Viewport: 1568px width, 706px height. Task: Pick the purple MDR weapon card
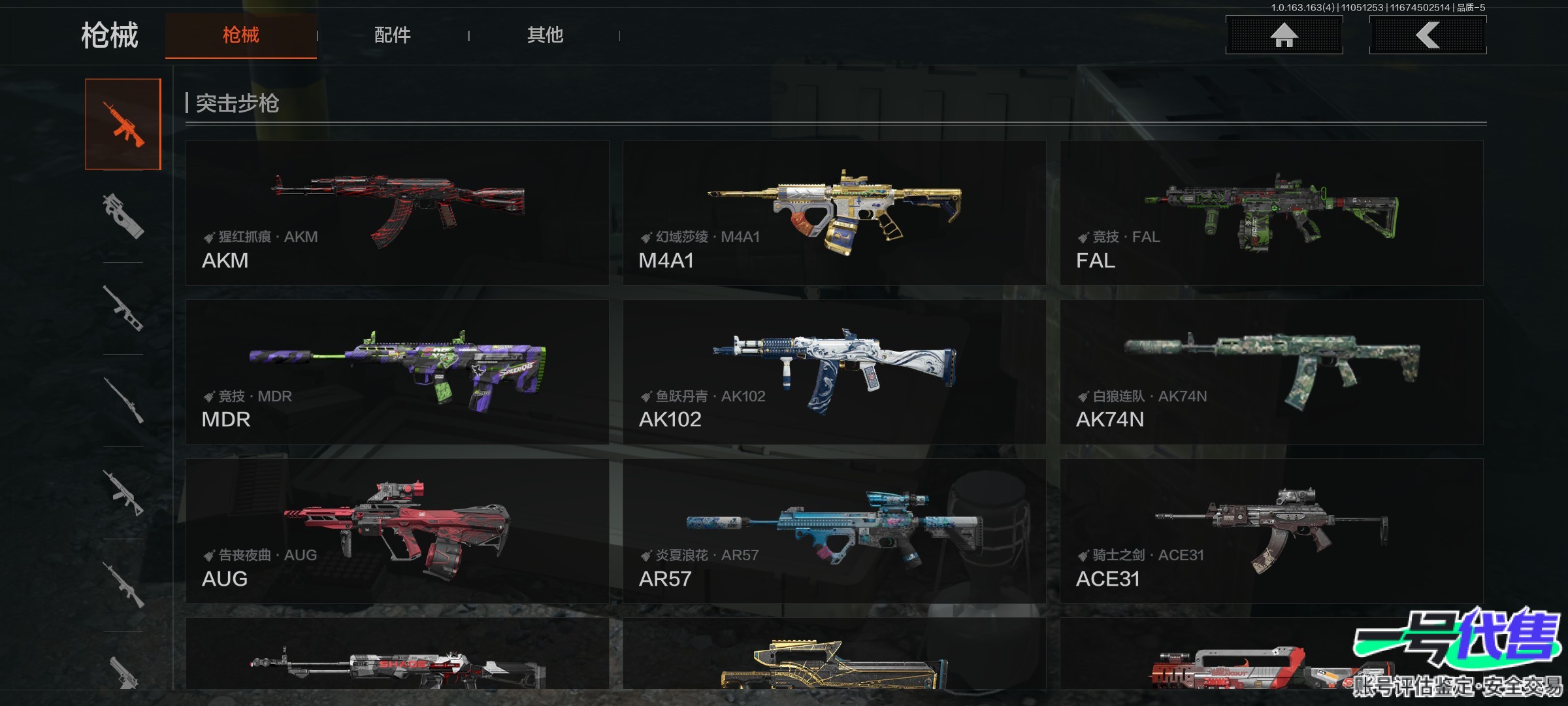(397, 372)
